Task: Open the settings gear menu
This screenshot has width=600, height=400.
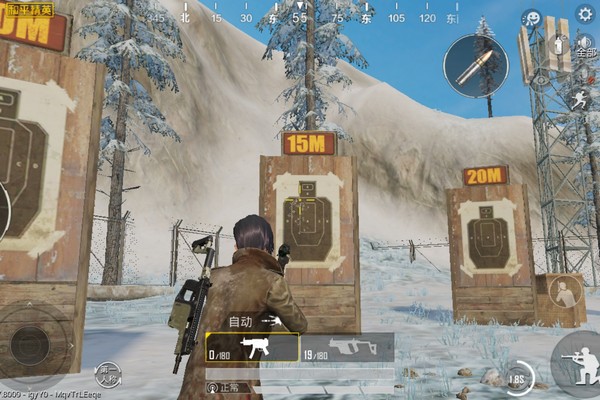Action: (x=585, y=13)
